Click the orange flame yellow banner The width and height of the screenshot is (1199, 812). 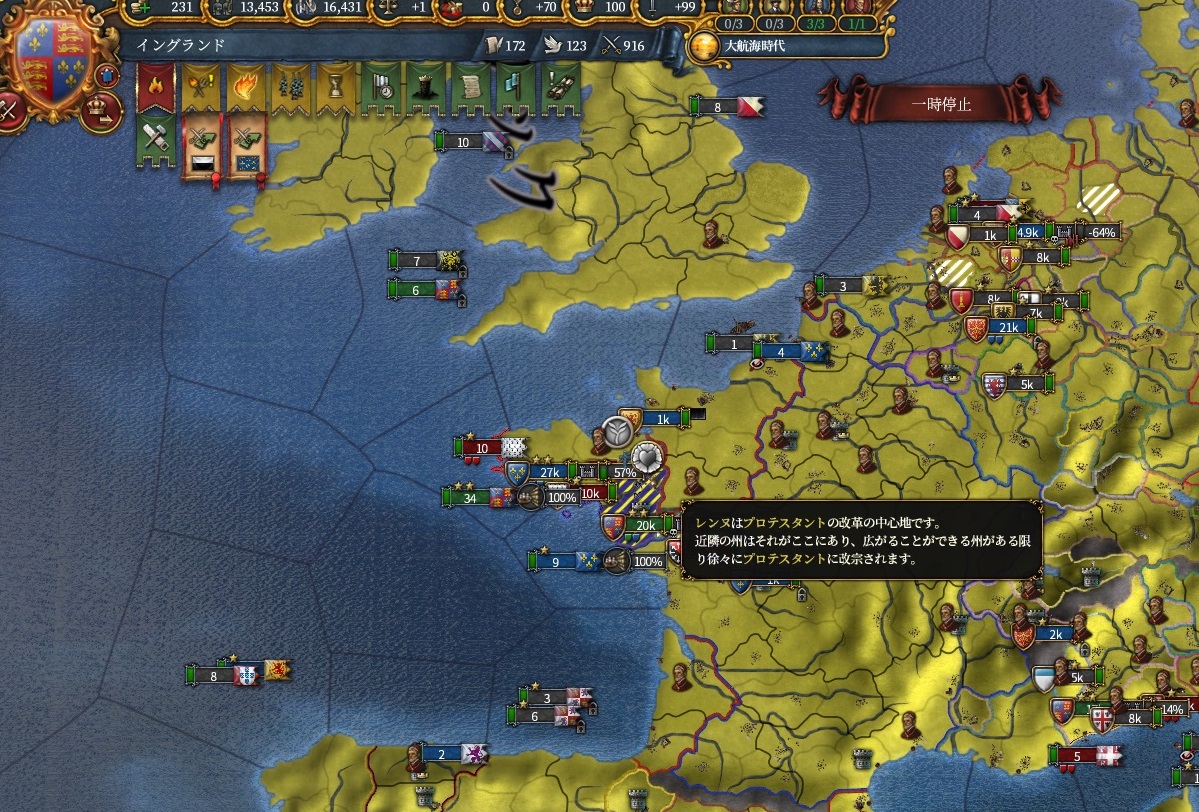(244, 87)
